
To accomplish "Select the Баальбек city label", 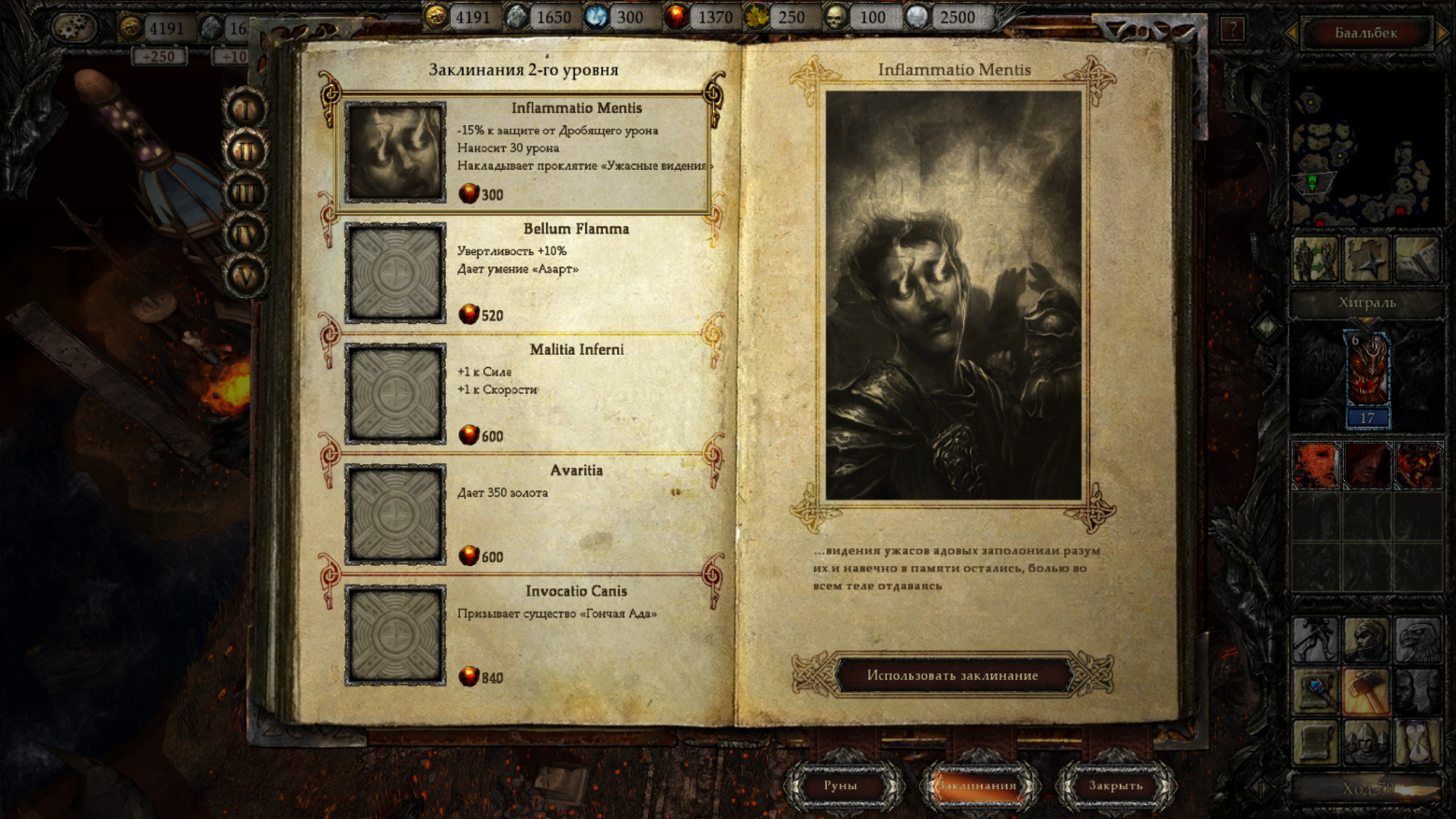I will tap(1365, 34).
